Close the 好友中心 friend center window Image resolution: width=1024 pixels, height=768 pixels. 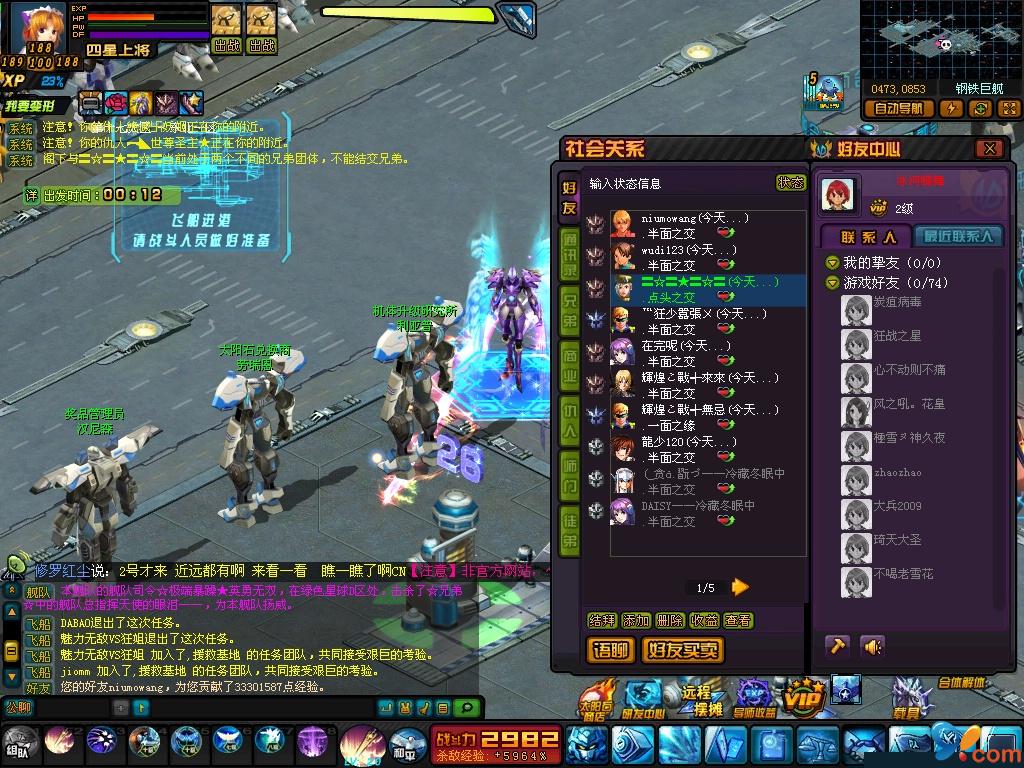pos(989,149)
